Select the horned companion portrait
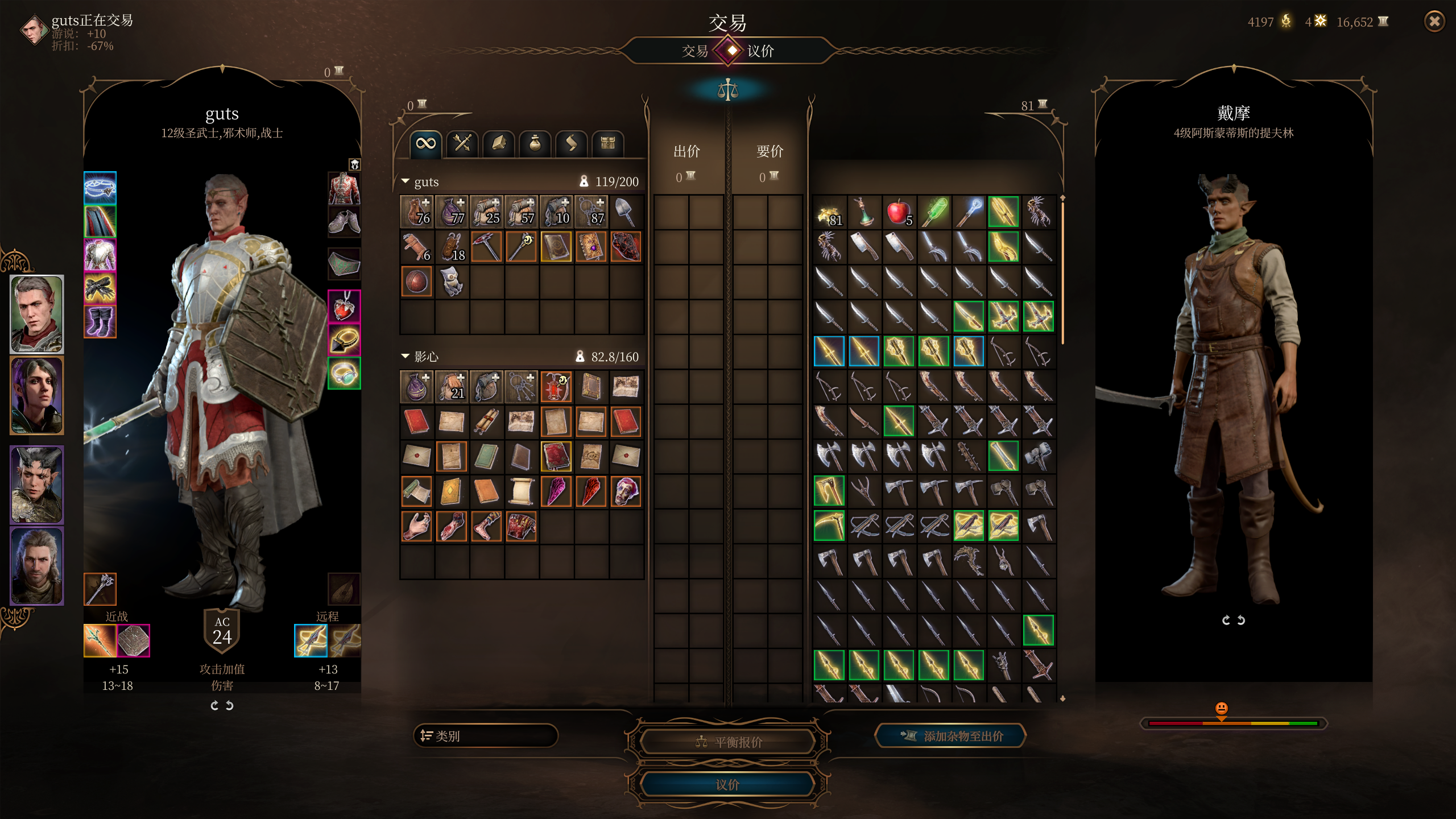1456x819 pixels. pyautogui.click(x=37, y=485)
